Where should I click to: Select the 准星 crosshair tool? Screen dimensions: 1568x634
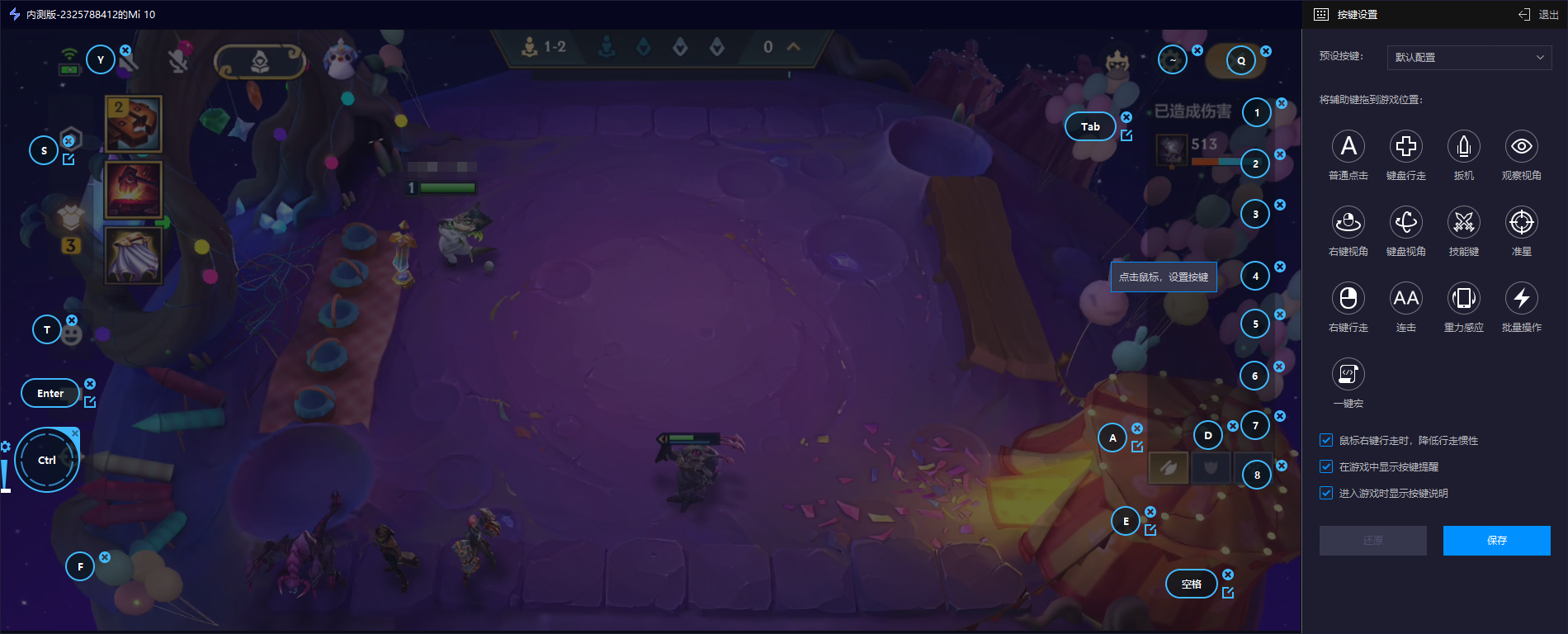click(x=1522, y=223)
